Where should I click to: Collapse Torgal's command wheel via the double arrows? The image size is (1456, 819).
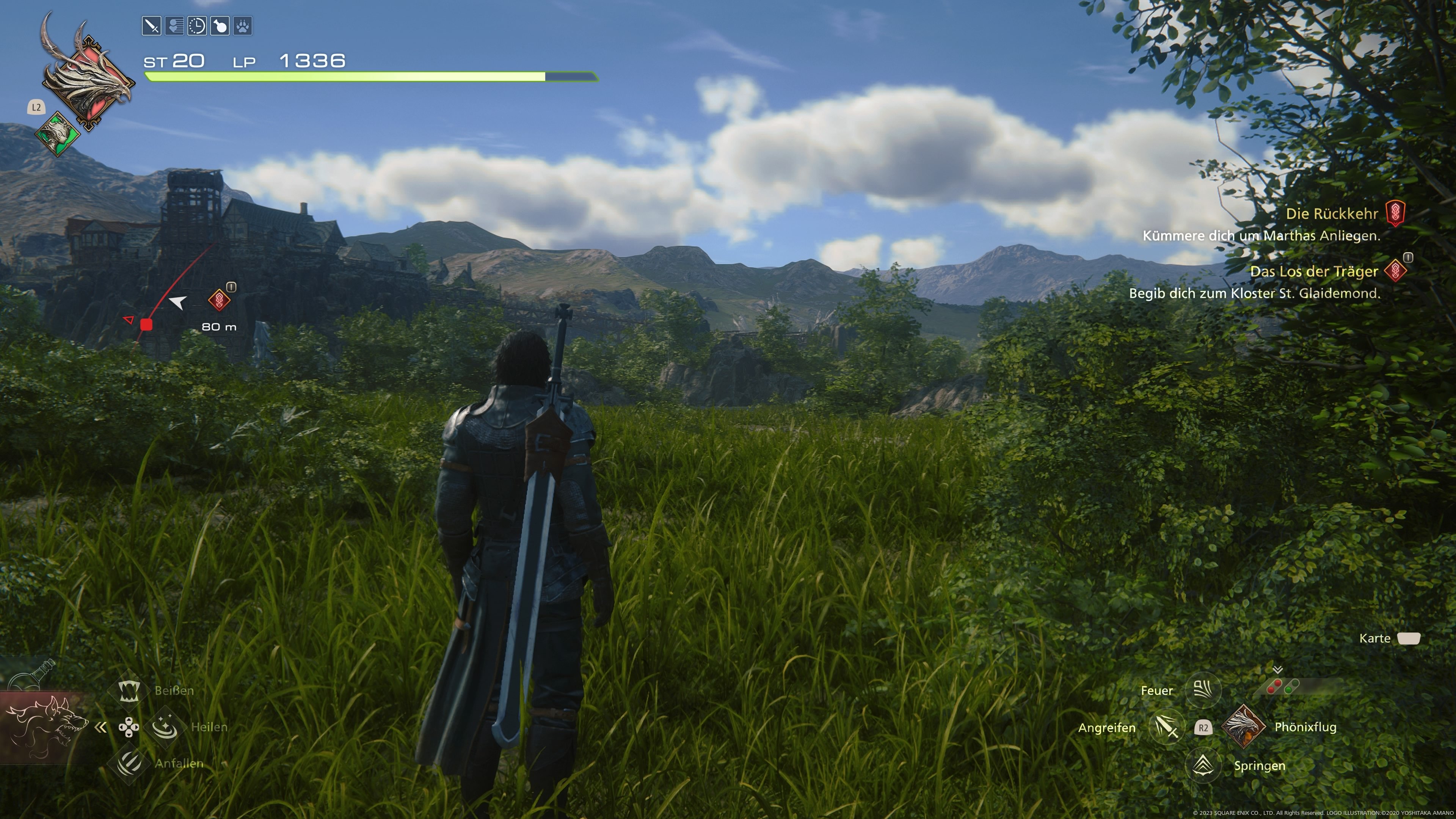point(100,728)
